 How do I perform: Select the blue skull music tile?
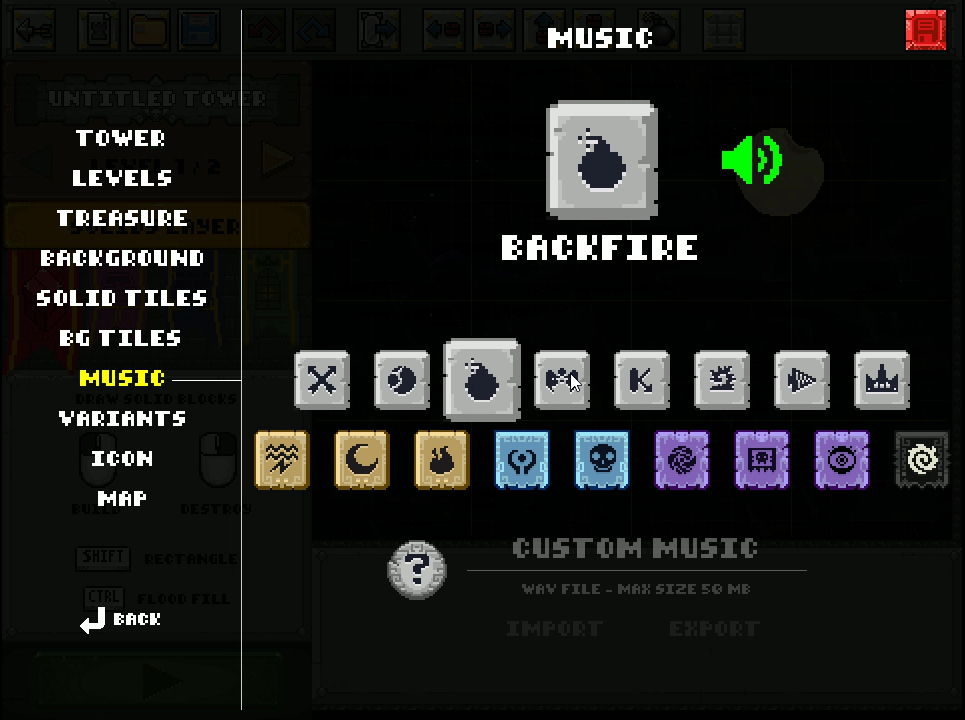602,460
